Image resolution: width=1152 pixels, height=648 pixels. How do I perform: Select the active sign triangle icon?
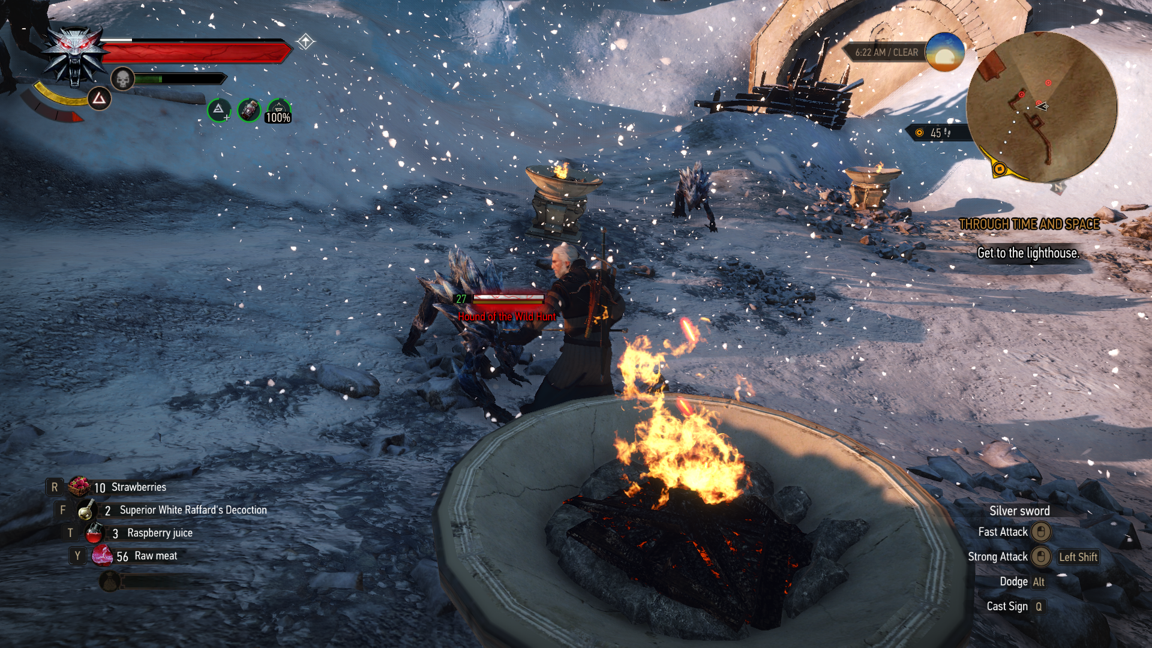click(99, 98)
